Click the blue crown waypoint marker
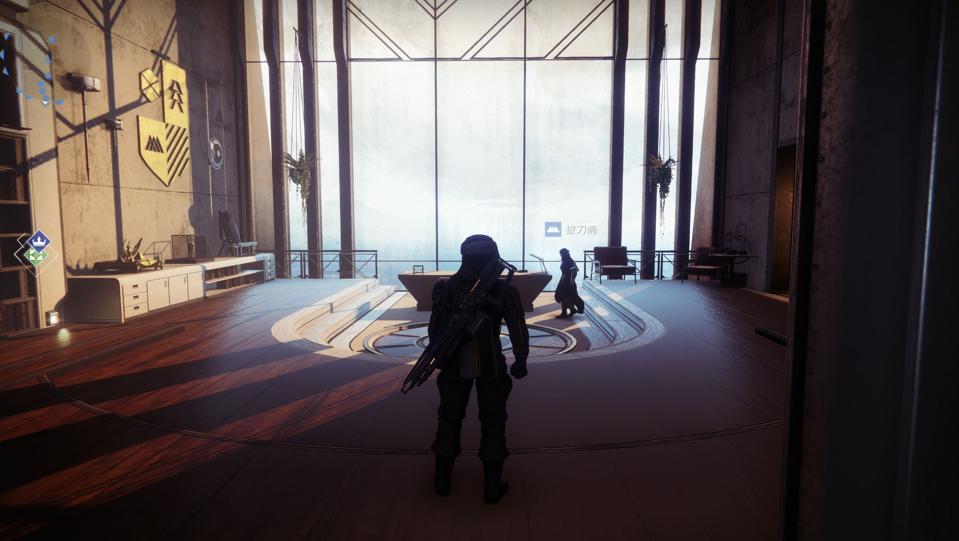The height and width of the screenshot is (541, 959). [x=38, y=239]
